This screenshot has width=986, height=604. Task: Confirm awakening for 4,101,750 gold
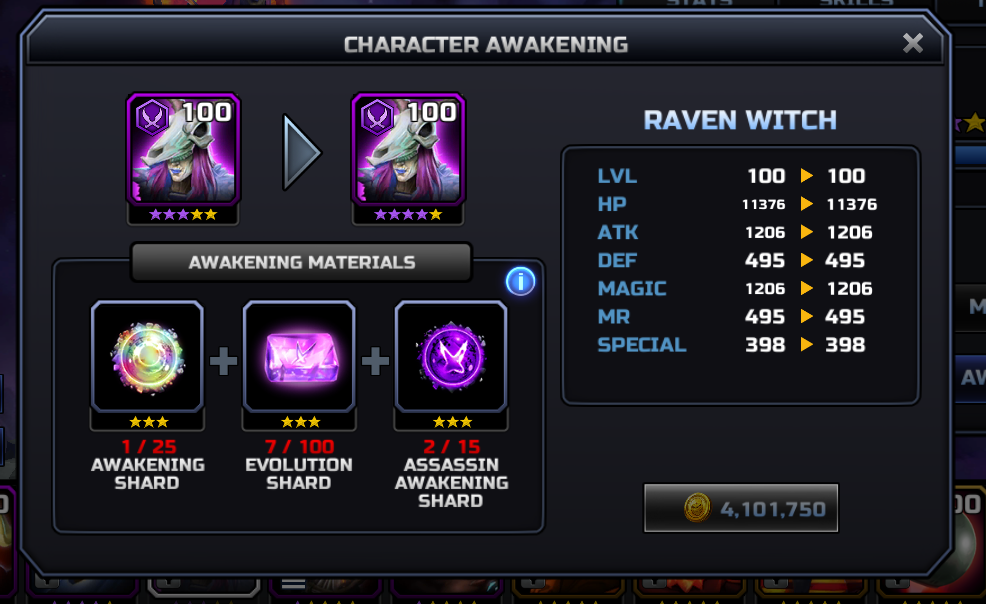741,509
